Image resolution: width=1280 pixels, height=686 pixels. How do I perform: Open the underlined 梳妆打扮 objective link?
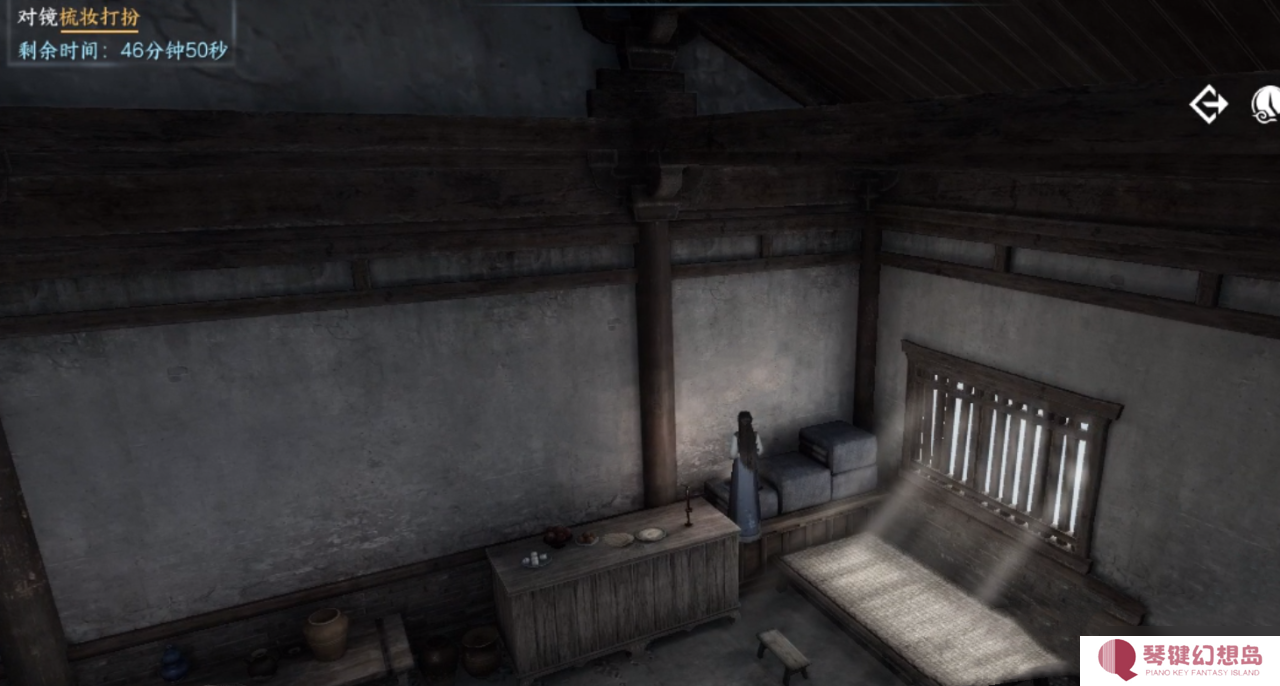[x=99, y=18]
